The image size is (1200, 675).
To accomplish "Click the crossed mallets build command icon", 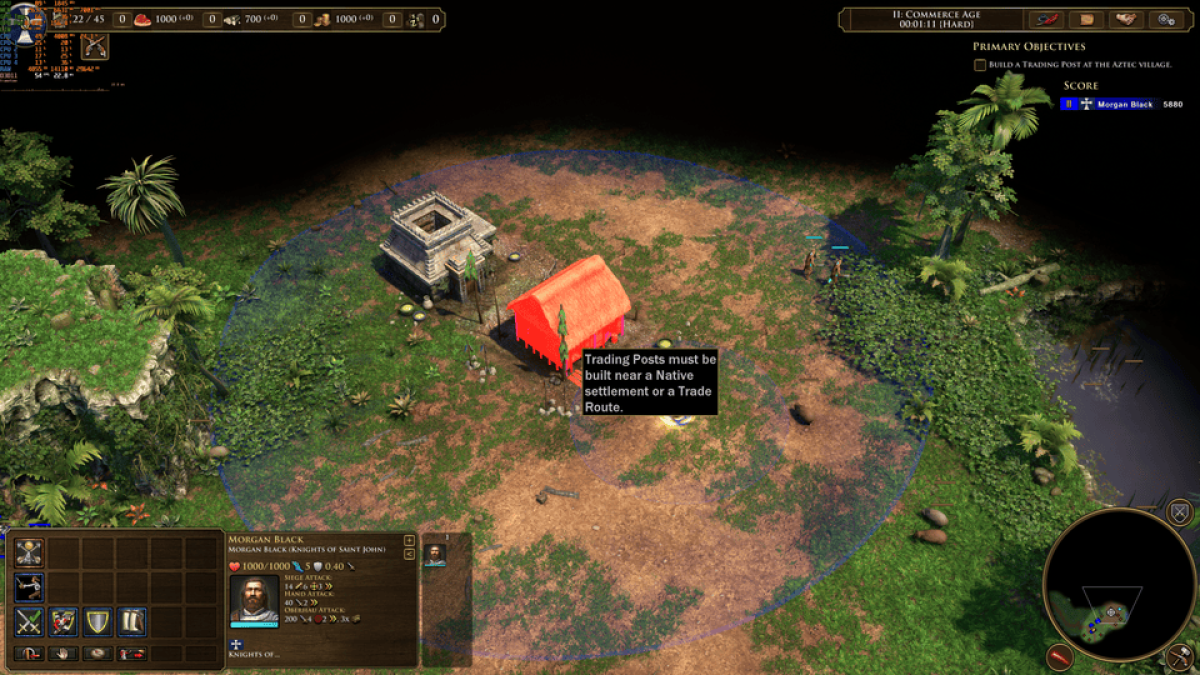I will pyautogui.click(x=30, y=553).
